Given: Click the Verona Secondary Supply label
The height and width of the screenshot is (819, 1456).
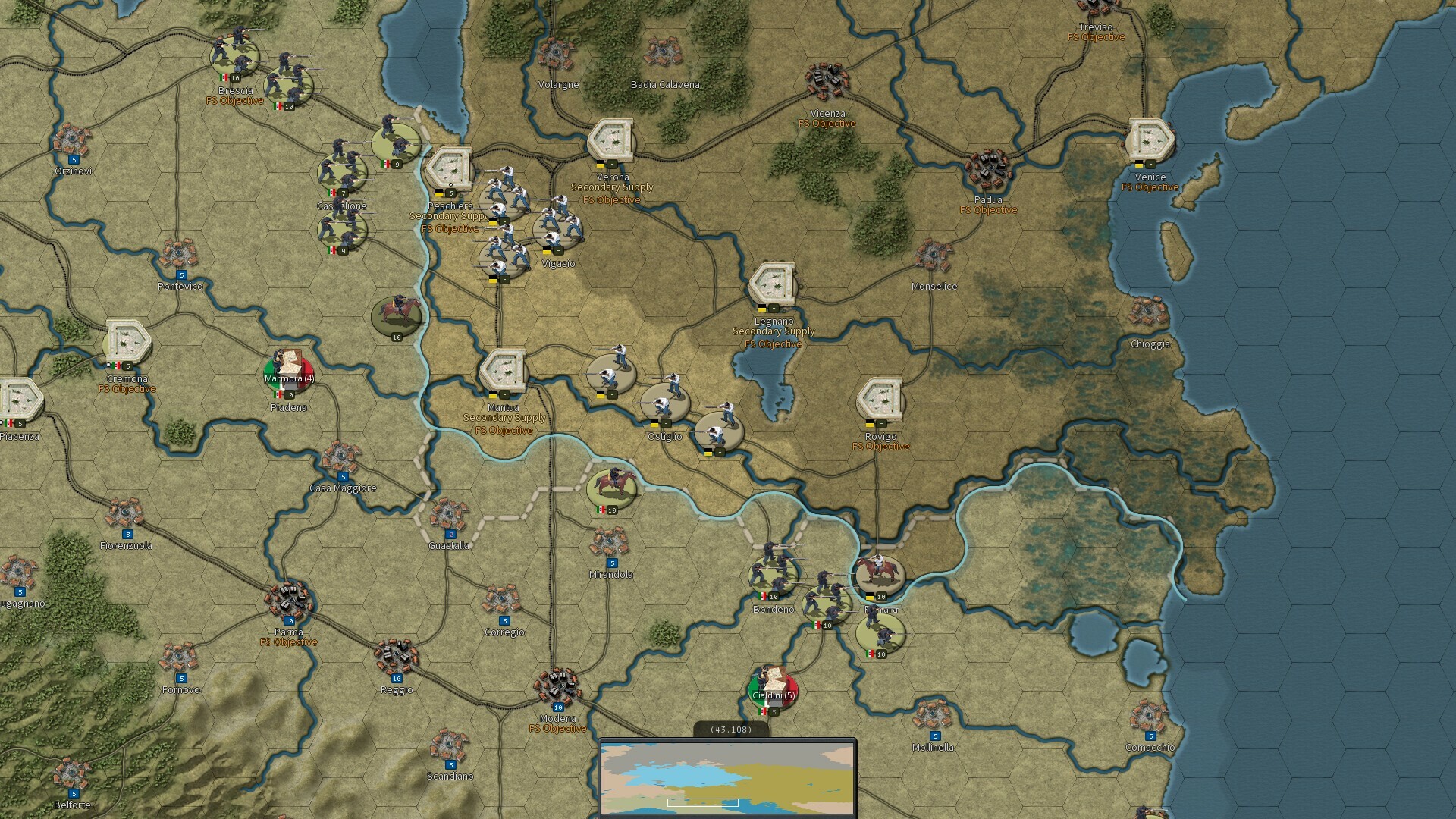Looking at the screenshot, I should point(612,187).
